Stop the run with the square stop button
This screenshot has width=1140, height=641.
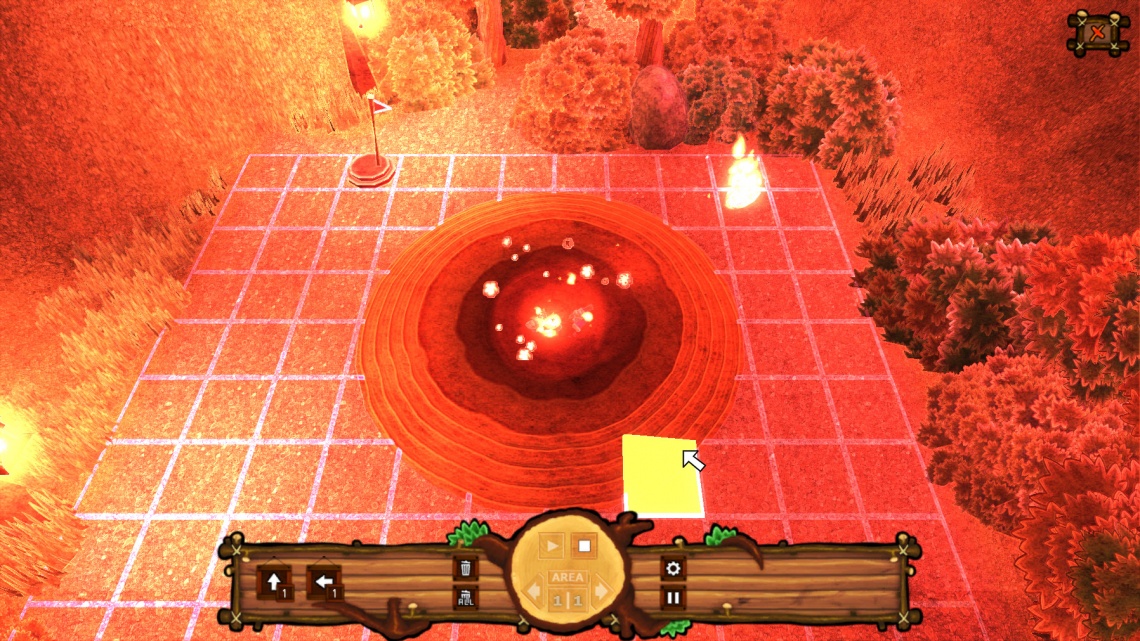(x=584, y=547)
